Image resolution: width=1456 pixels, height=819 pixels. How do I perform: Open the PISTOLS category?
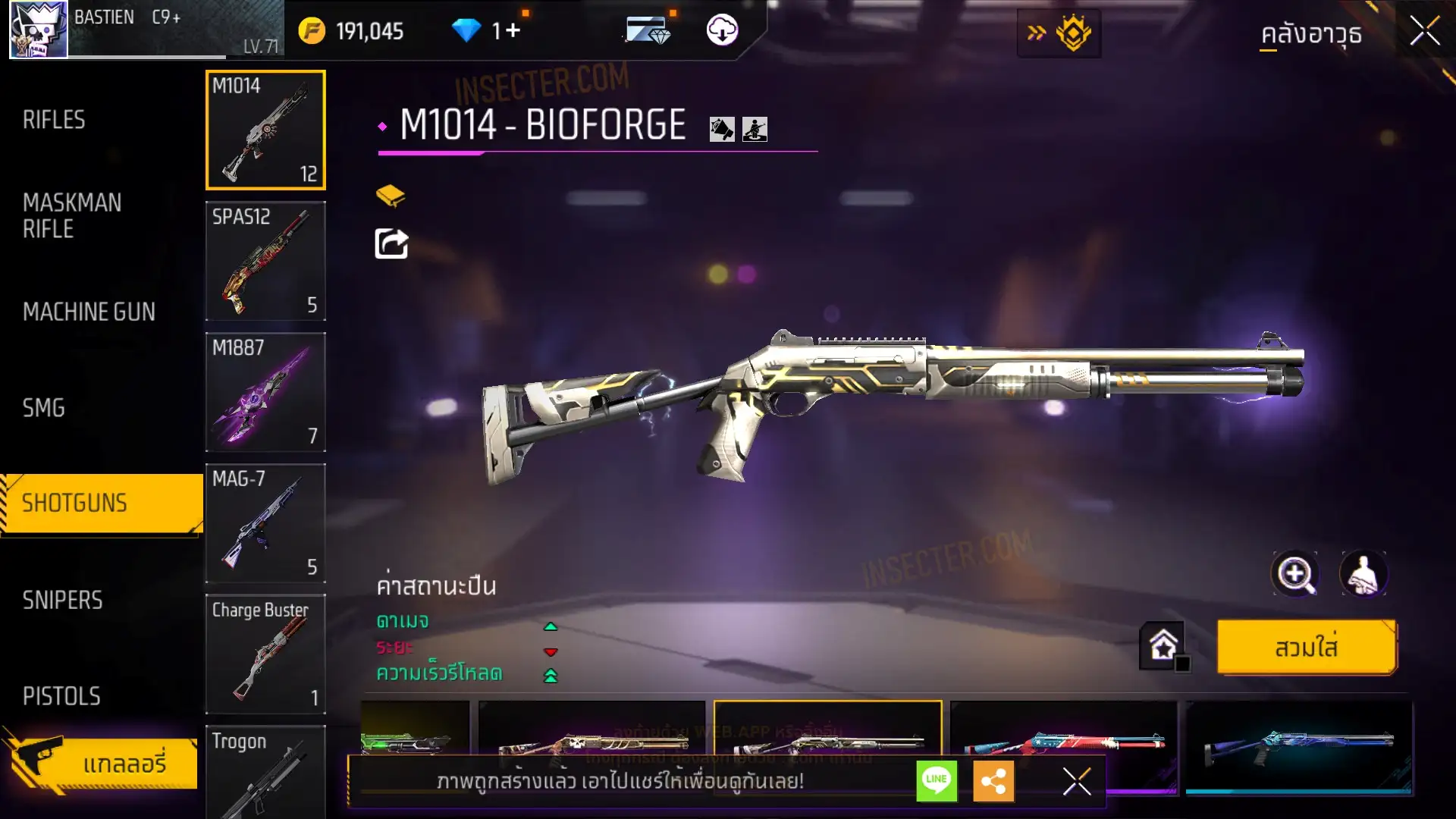pyautogui.click(x=61, y=696)
